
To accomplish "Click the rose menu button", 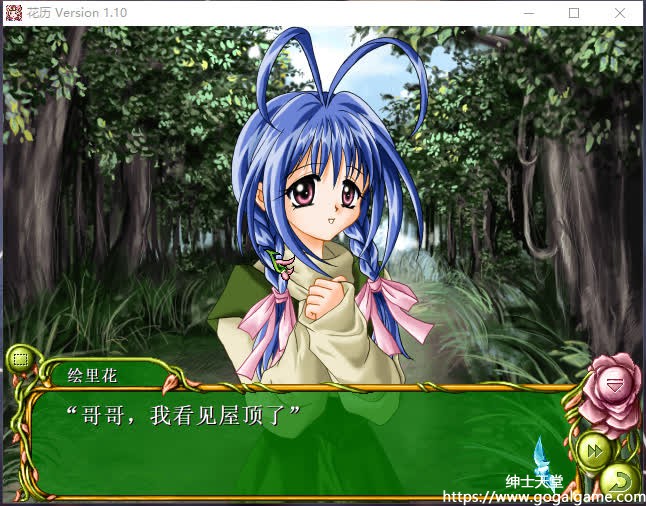I will pos(613,385).
